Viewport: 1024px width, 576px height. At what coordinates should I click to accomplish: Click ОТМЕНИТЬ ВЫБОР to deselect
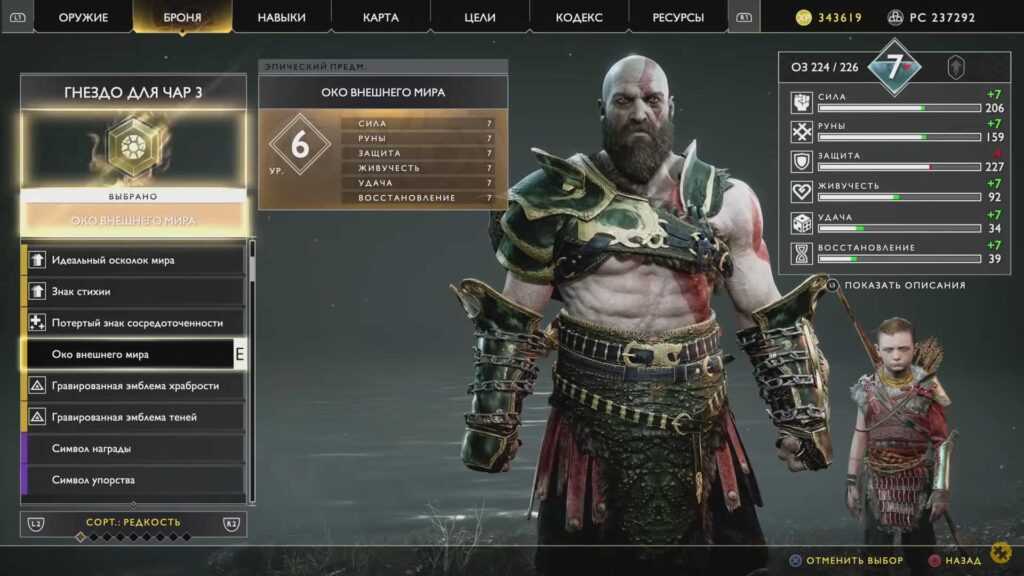tap(854, 561)
